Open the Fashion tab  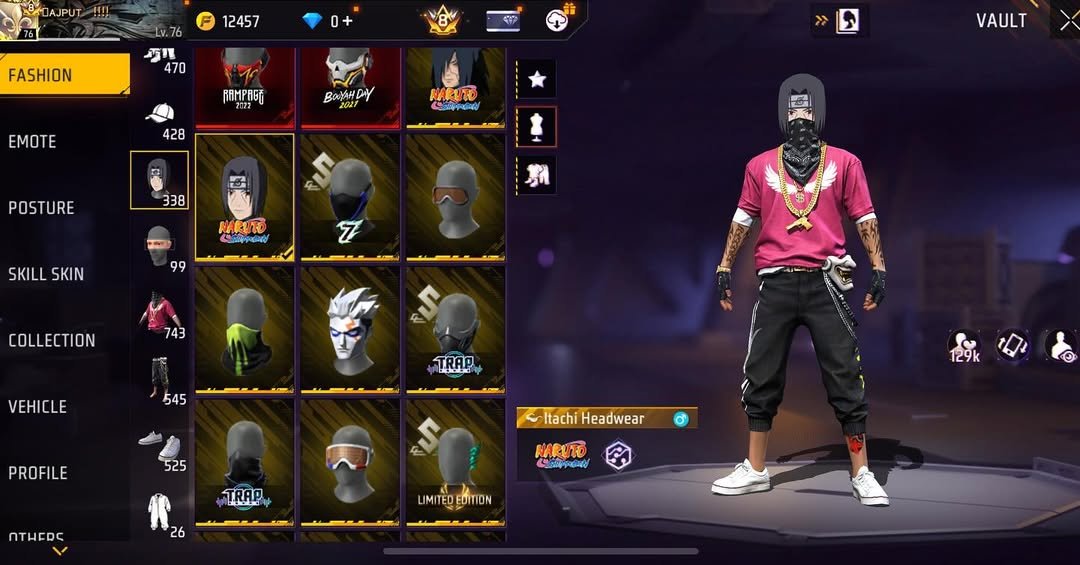coord(62,75)
